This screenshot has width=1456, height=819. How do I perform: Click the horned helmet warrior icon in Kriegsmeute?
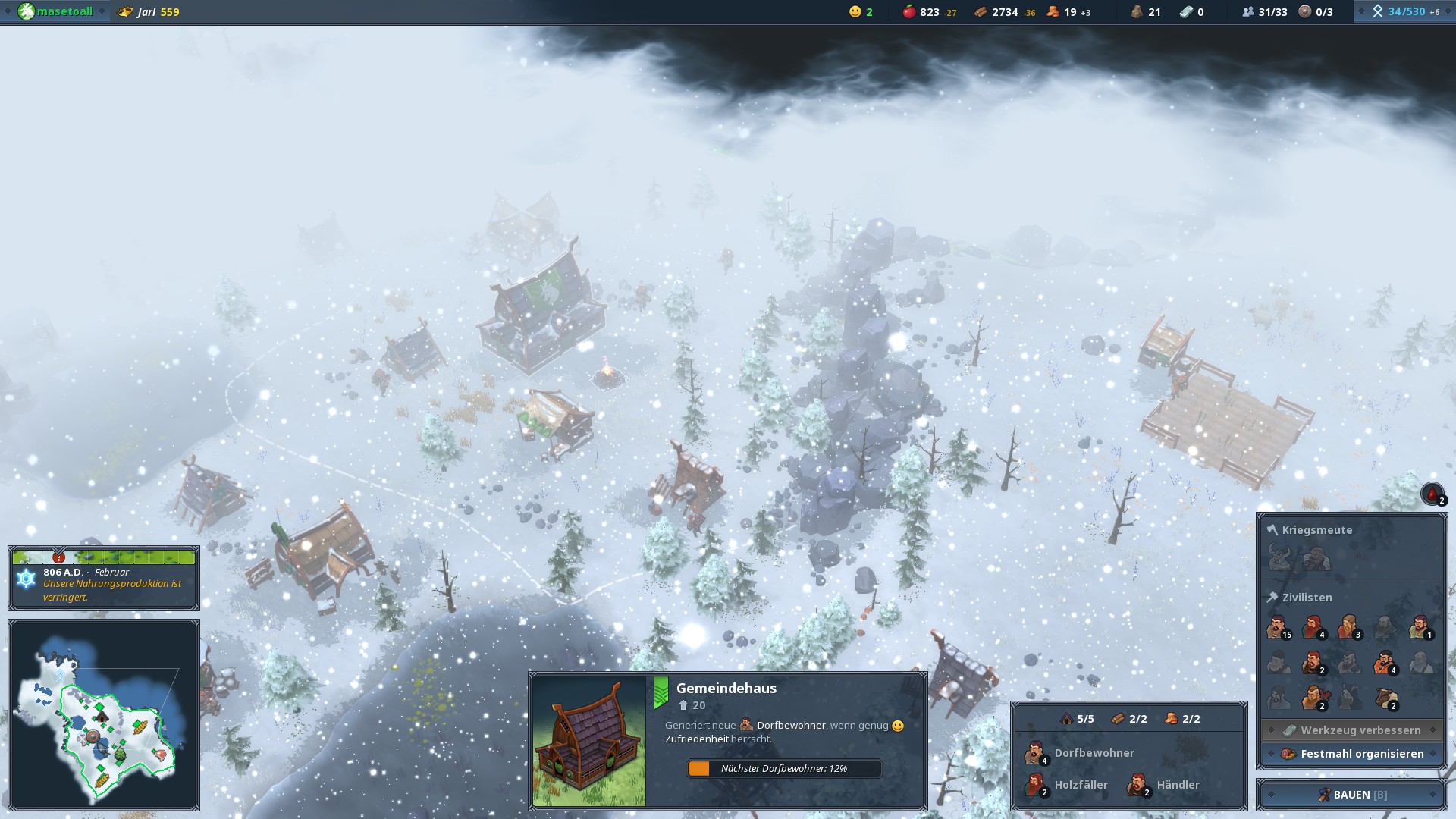(x=1279, y=560)
